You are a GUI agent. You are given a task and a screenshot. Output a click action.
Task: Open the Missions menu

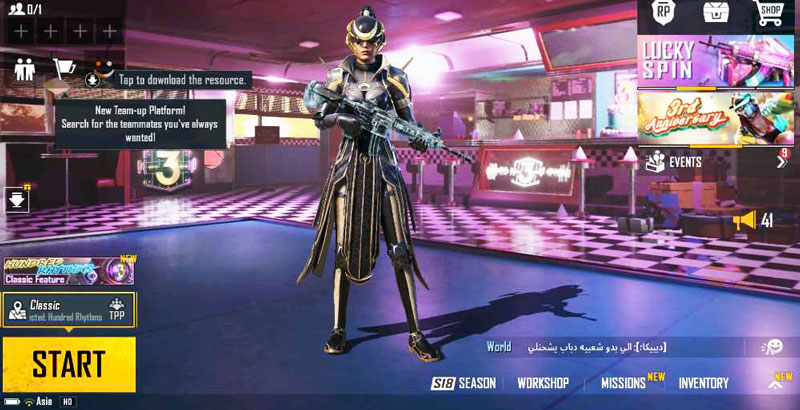coord(623,383)
